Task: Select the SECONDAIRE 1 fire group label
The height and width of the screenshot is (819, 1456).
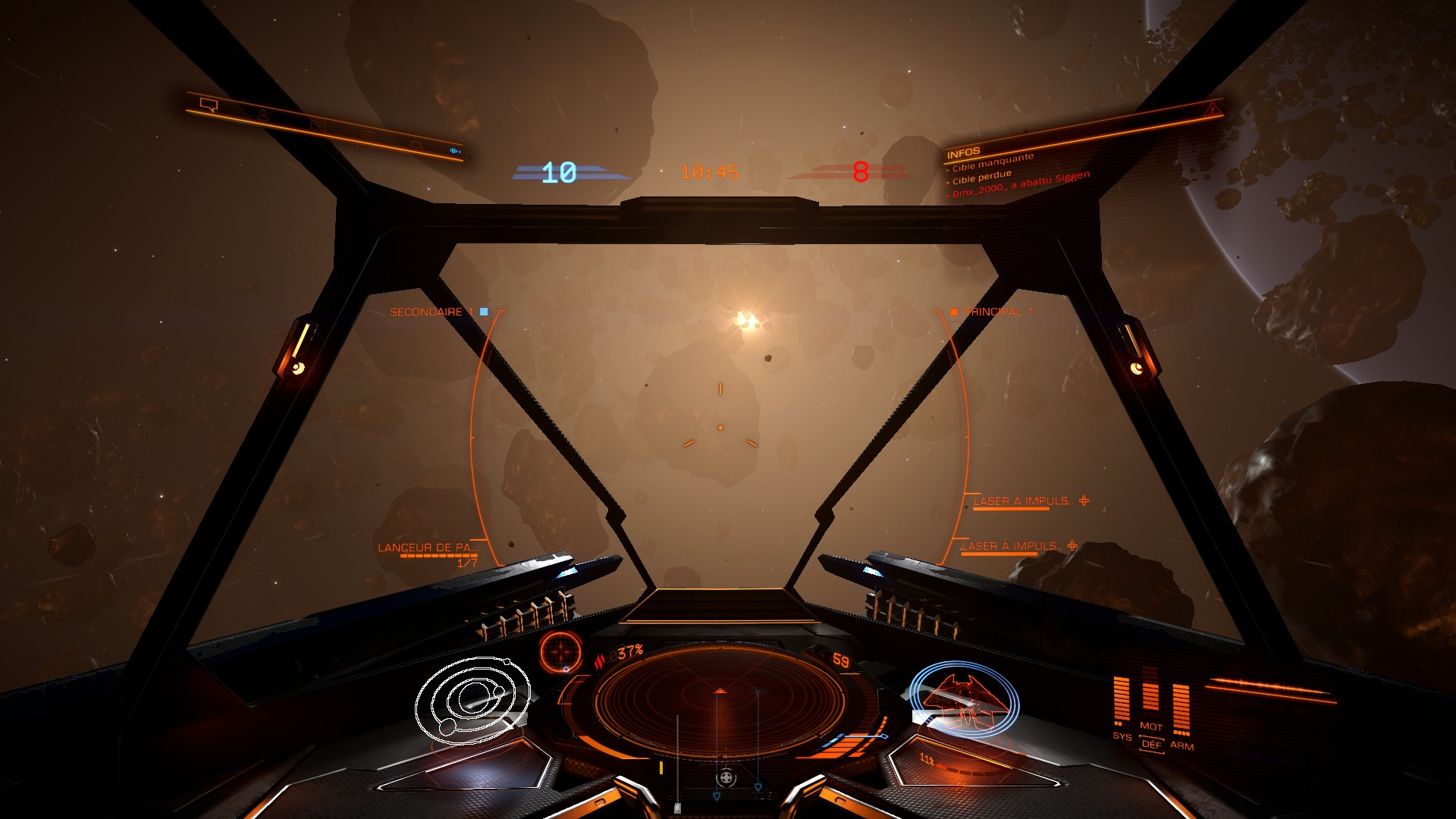Action: tap(431, 312)
